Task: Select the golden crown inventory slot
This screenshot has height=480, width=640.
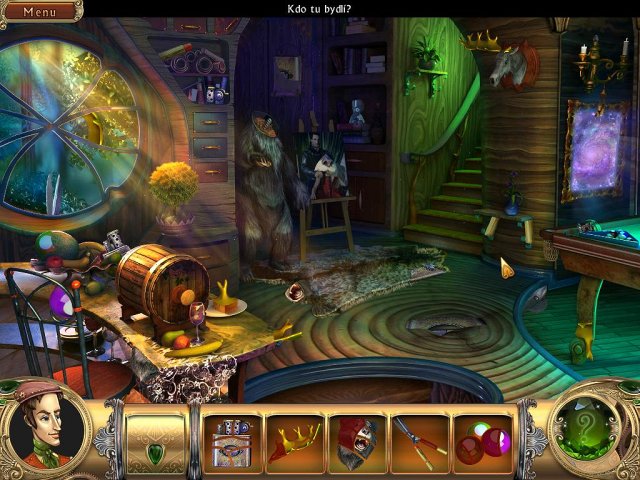Action: (294, 443)
